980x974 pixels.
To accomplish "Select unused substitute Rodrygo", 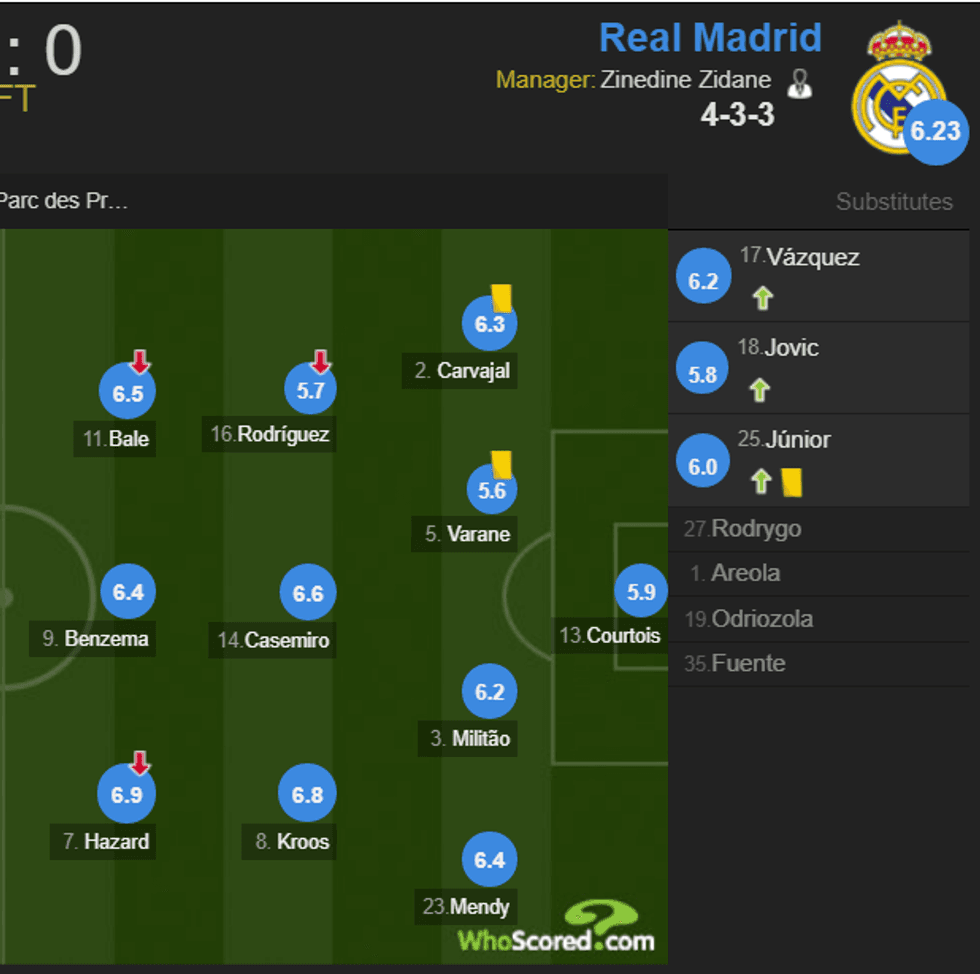I will pos(756,529).
